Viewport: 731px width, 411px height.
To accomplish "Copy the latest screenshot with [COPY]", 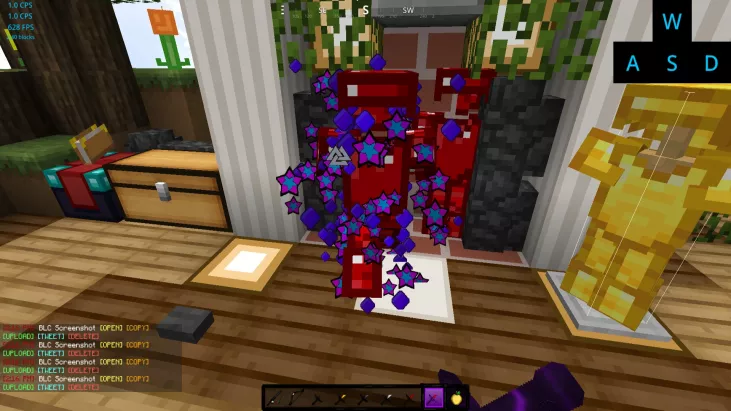I will click(138, 379).
